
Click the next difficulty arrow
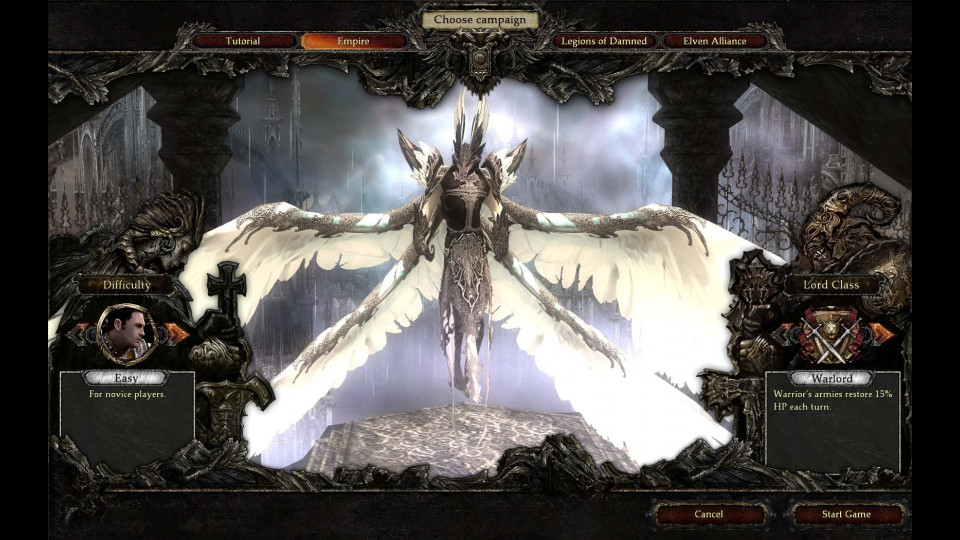pos(178,333)
